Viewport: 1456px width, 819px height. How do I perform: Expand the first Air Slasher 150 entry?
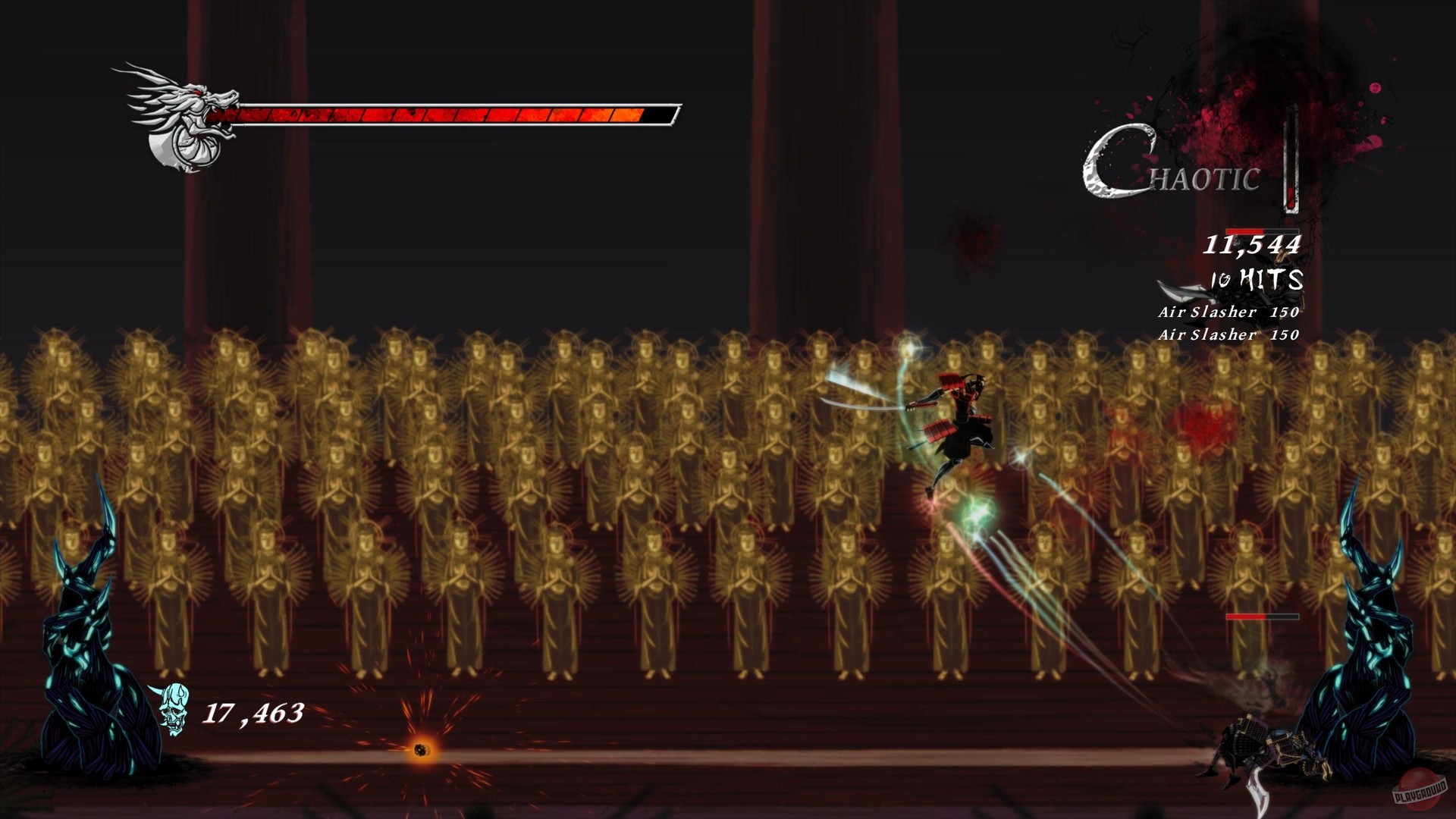(x=1228, y=311)
